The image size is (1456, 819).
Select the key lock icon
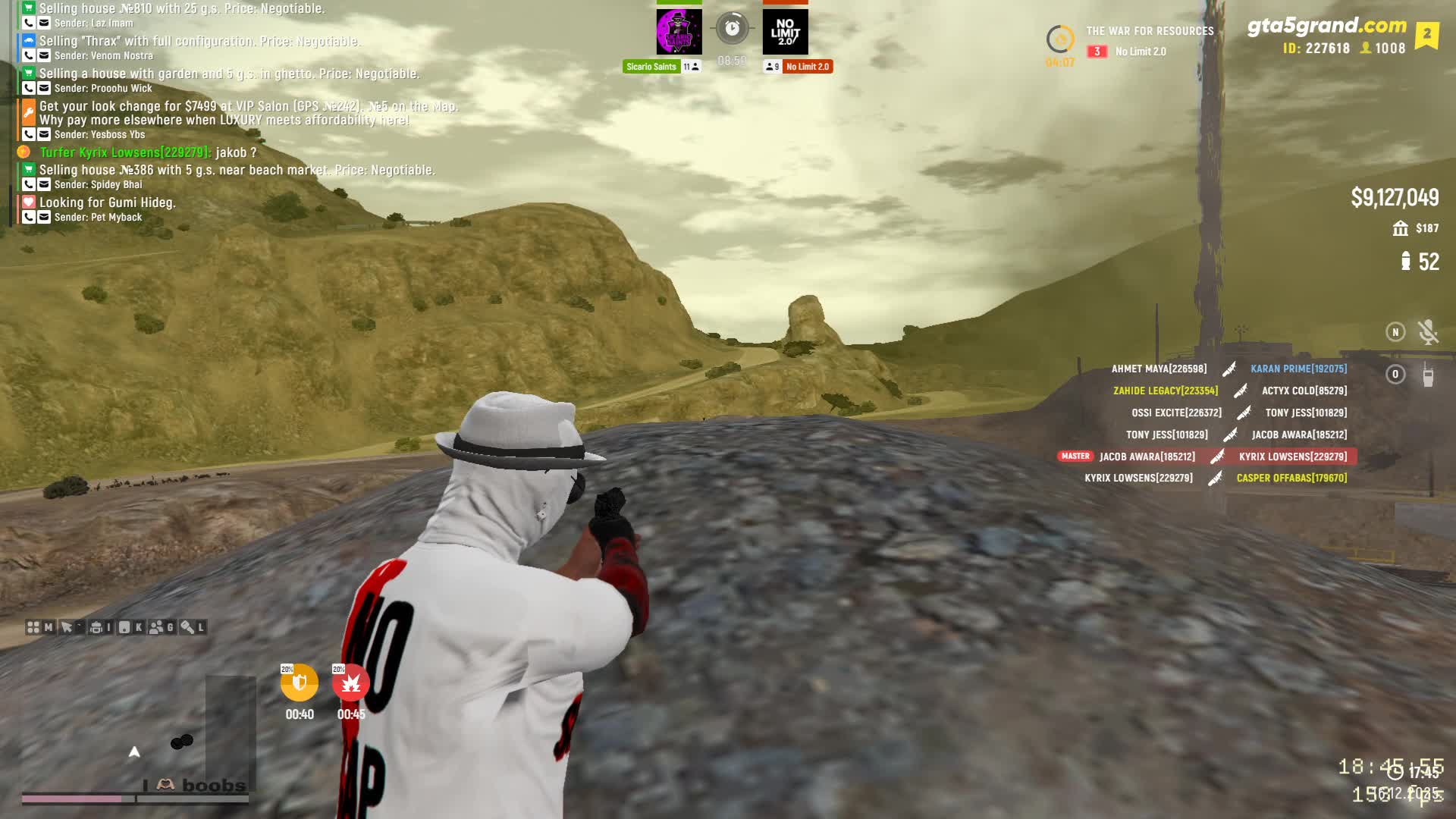tap(187, 627)
